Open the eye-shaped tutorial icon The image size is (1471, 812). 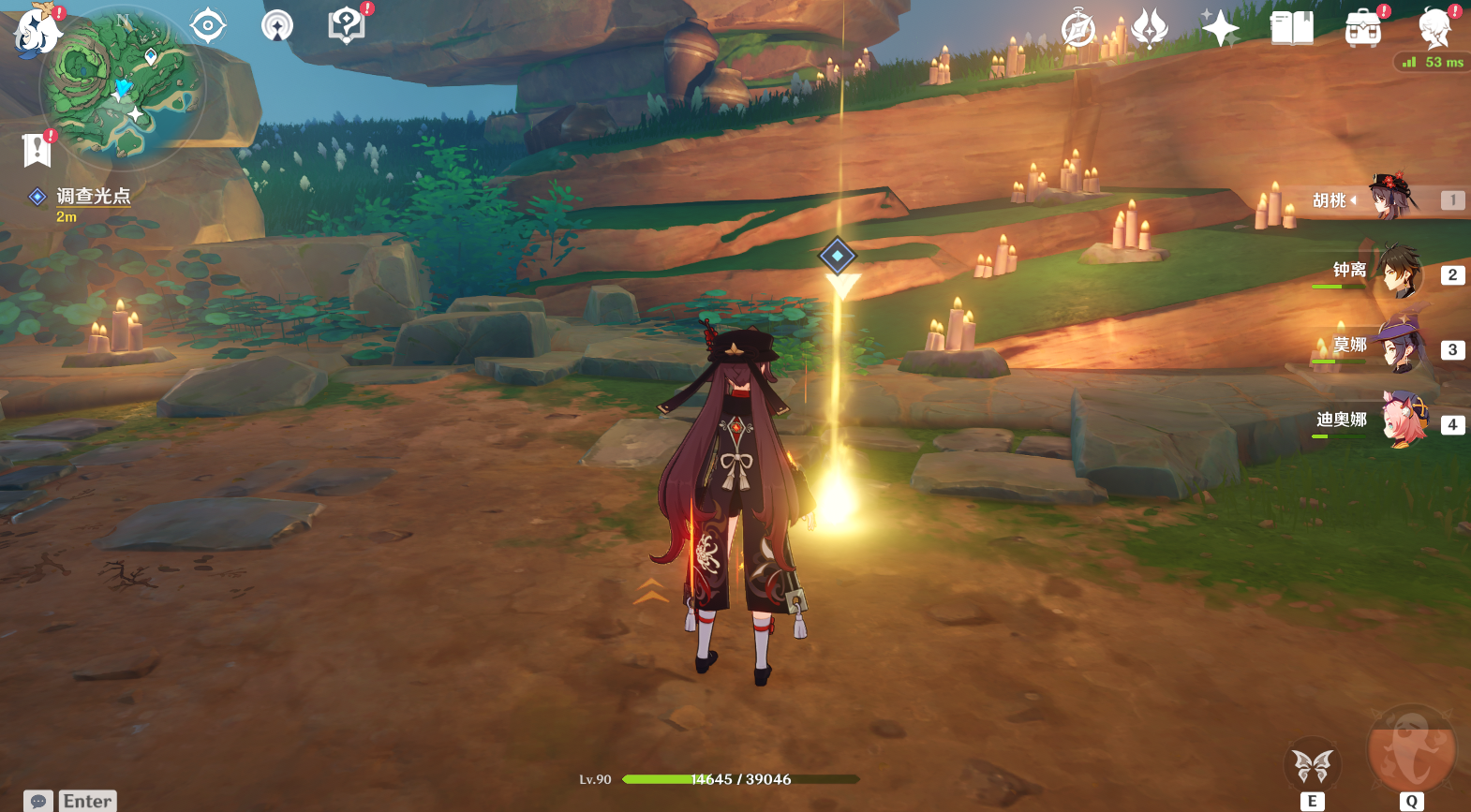(x=207, y=25)
